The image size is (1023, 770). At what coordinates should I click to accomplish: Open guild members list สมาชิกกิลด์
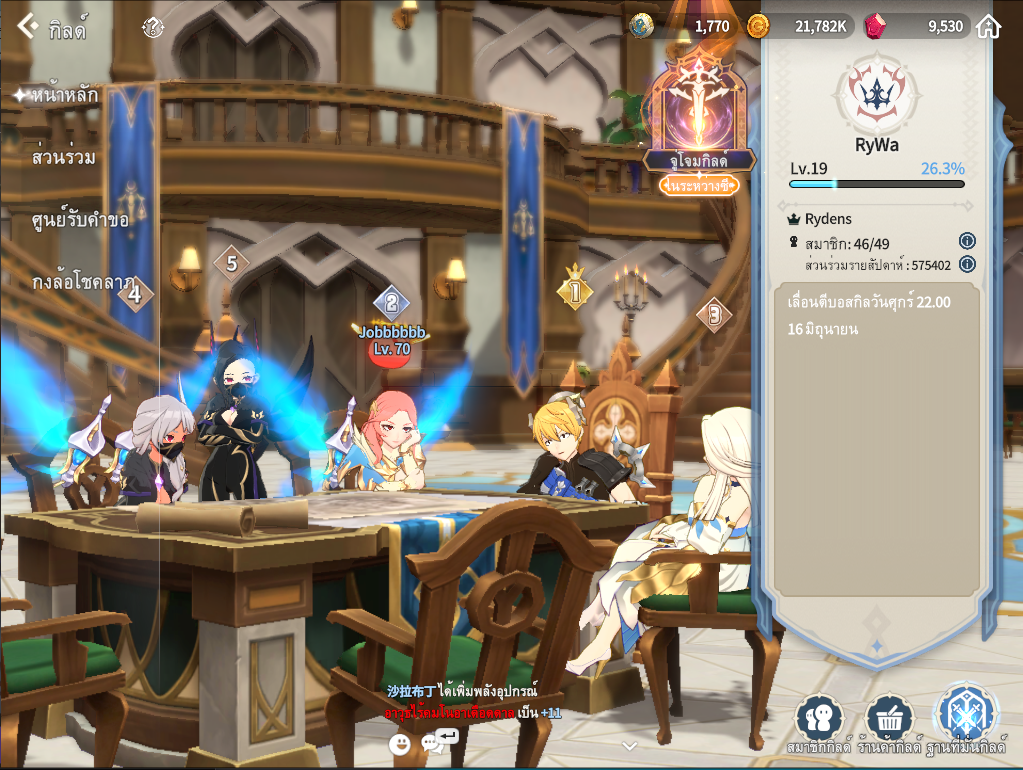coord(819,722)
